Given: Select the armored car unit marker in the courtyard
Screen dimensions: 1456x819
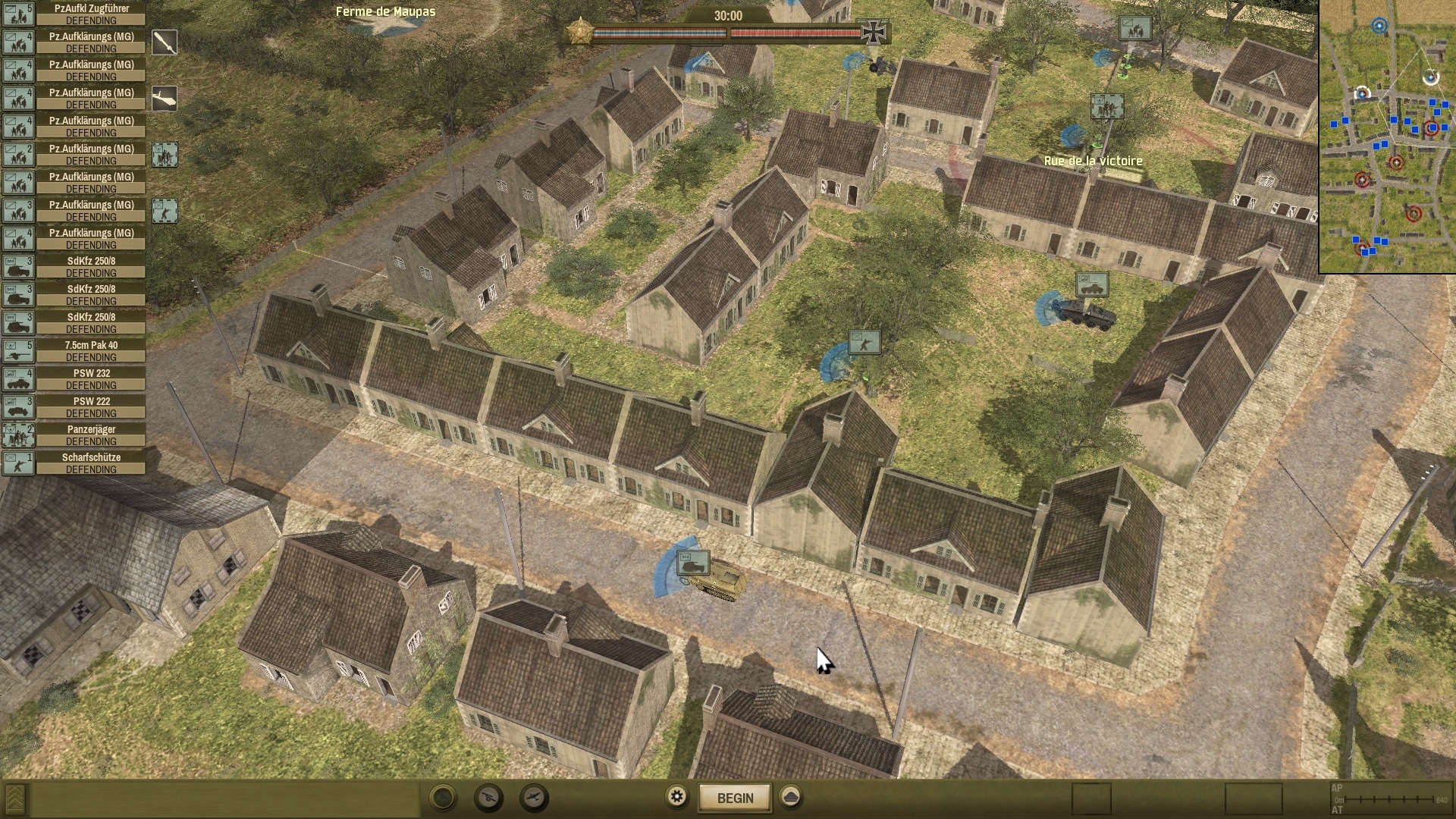Looking at the screenshot, I should [1091, 285].
